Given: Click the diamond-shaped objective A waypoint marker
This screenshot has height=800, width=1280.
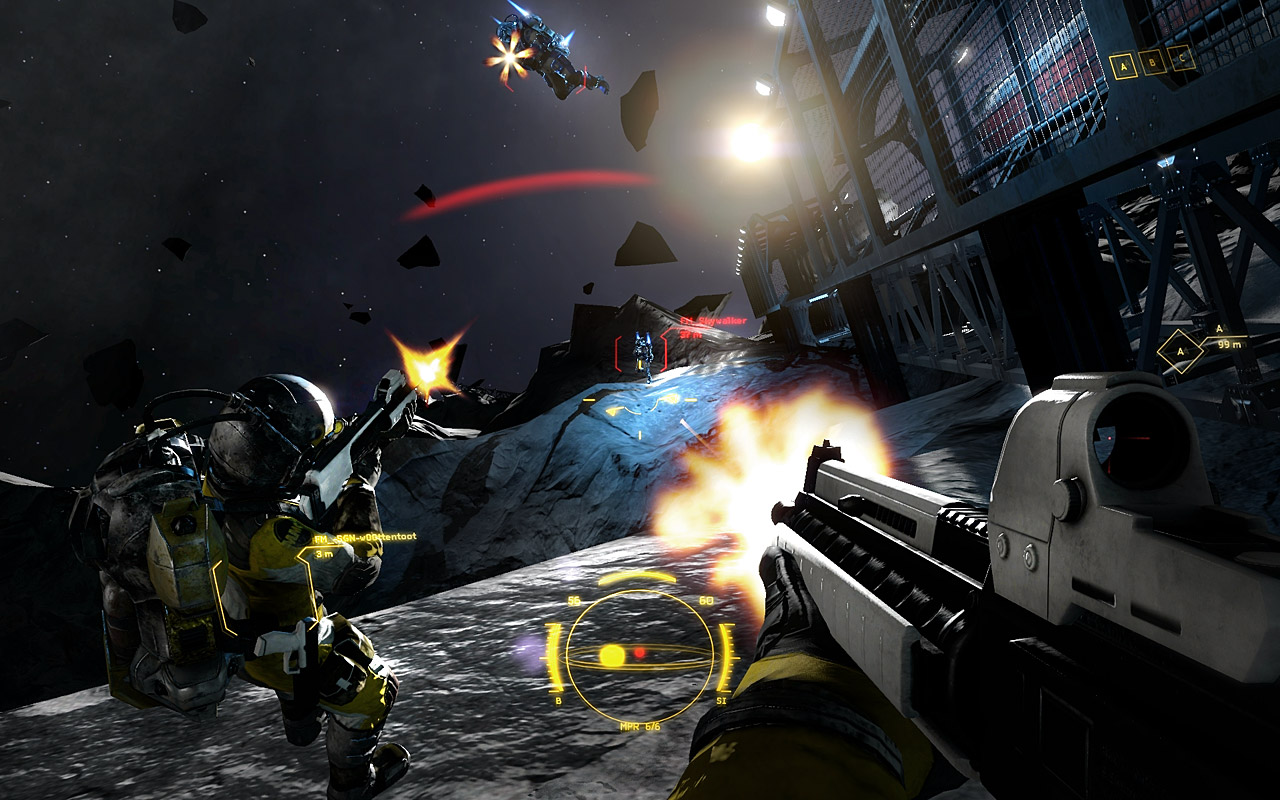Looking at the screenshot, I should click(x=1181, y=352).
